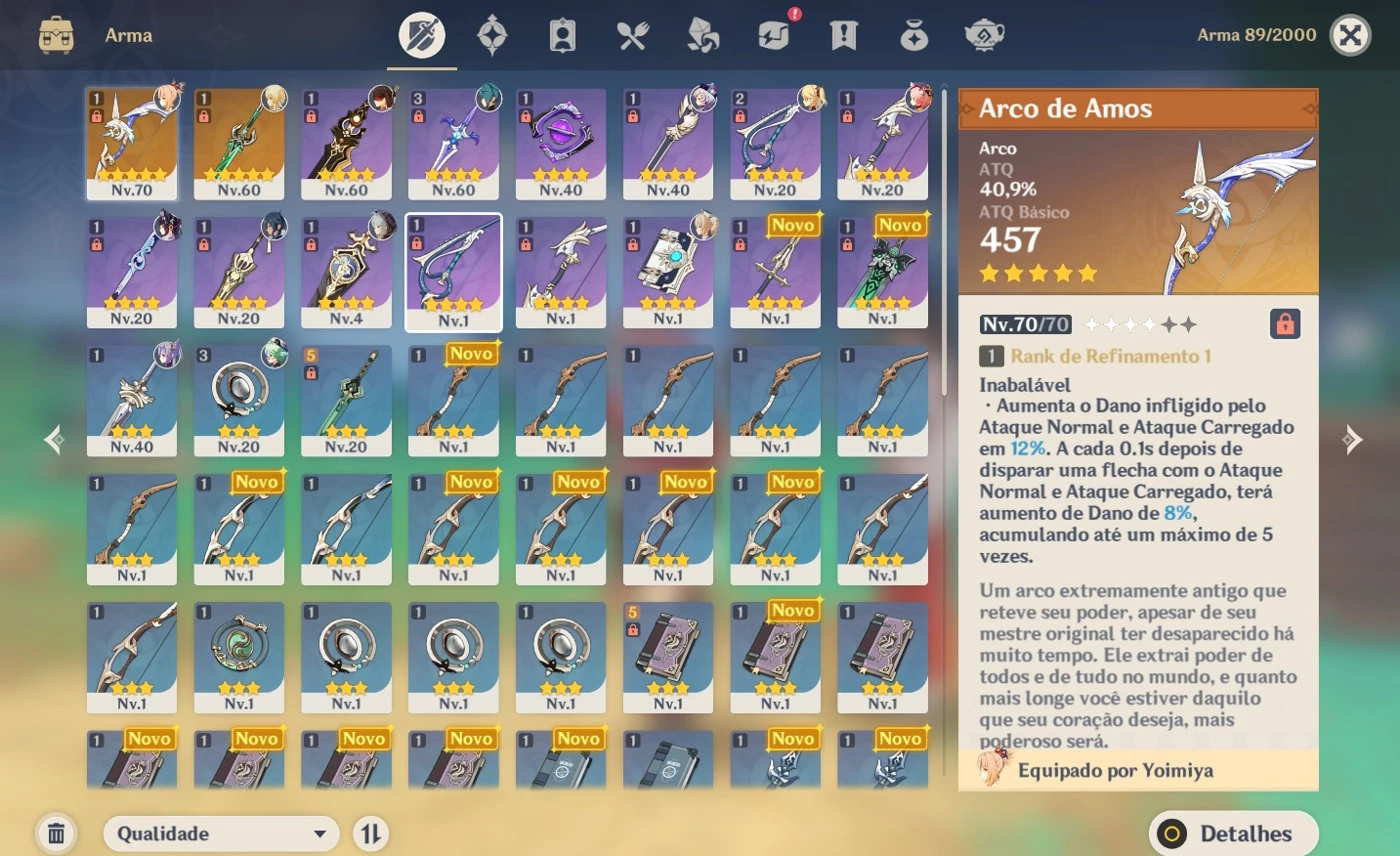Screen dimensions: 1400x856
Task: Open the Qualidade sort dropdown
Action: point(220,832)
